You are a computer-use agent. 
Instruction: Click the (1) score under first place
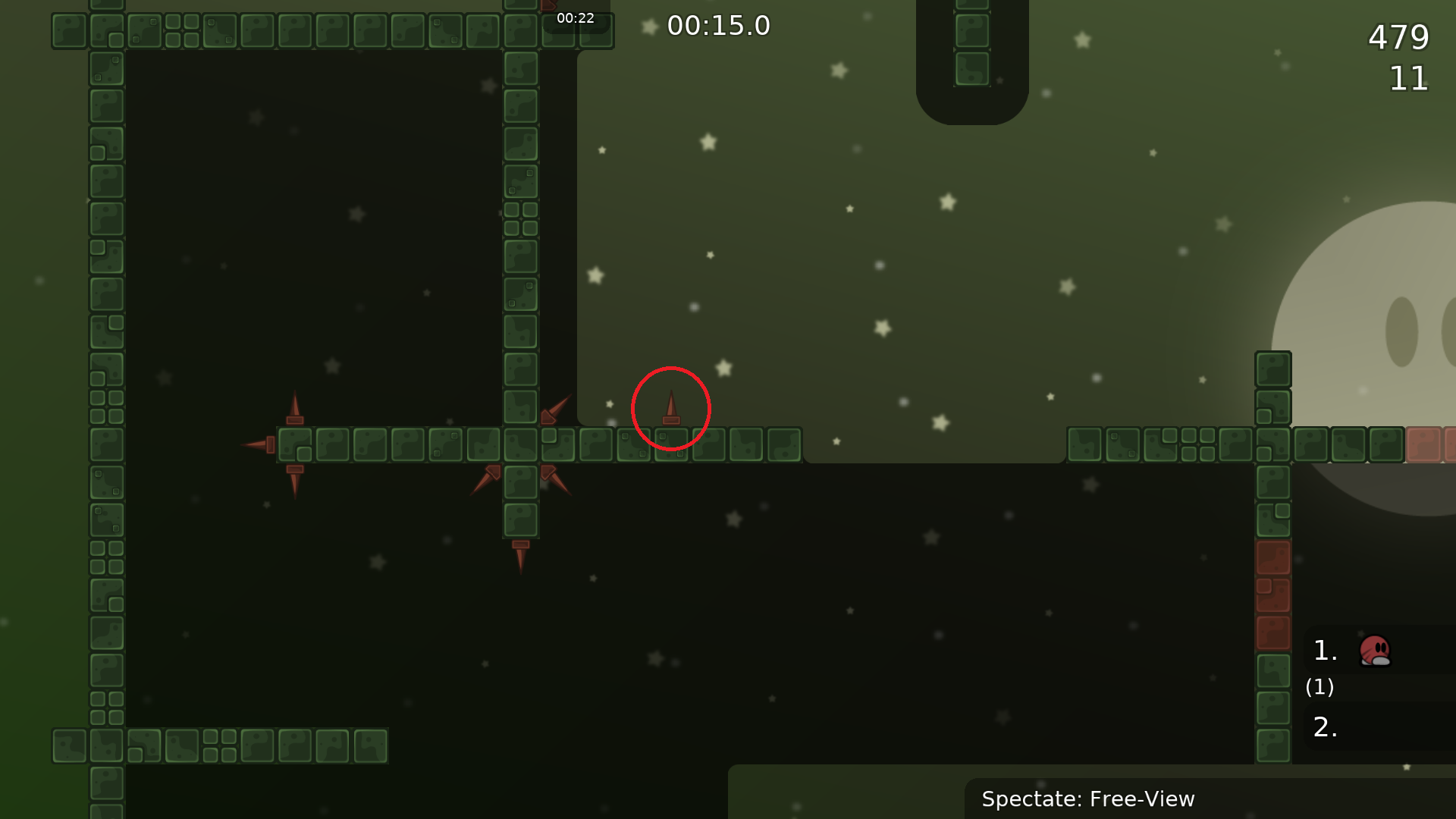pos(1319,688)
